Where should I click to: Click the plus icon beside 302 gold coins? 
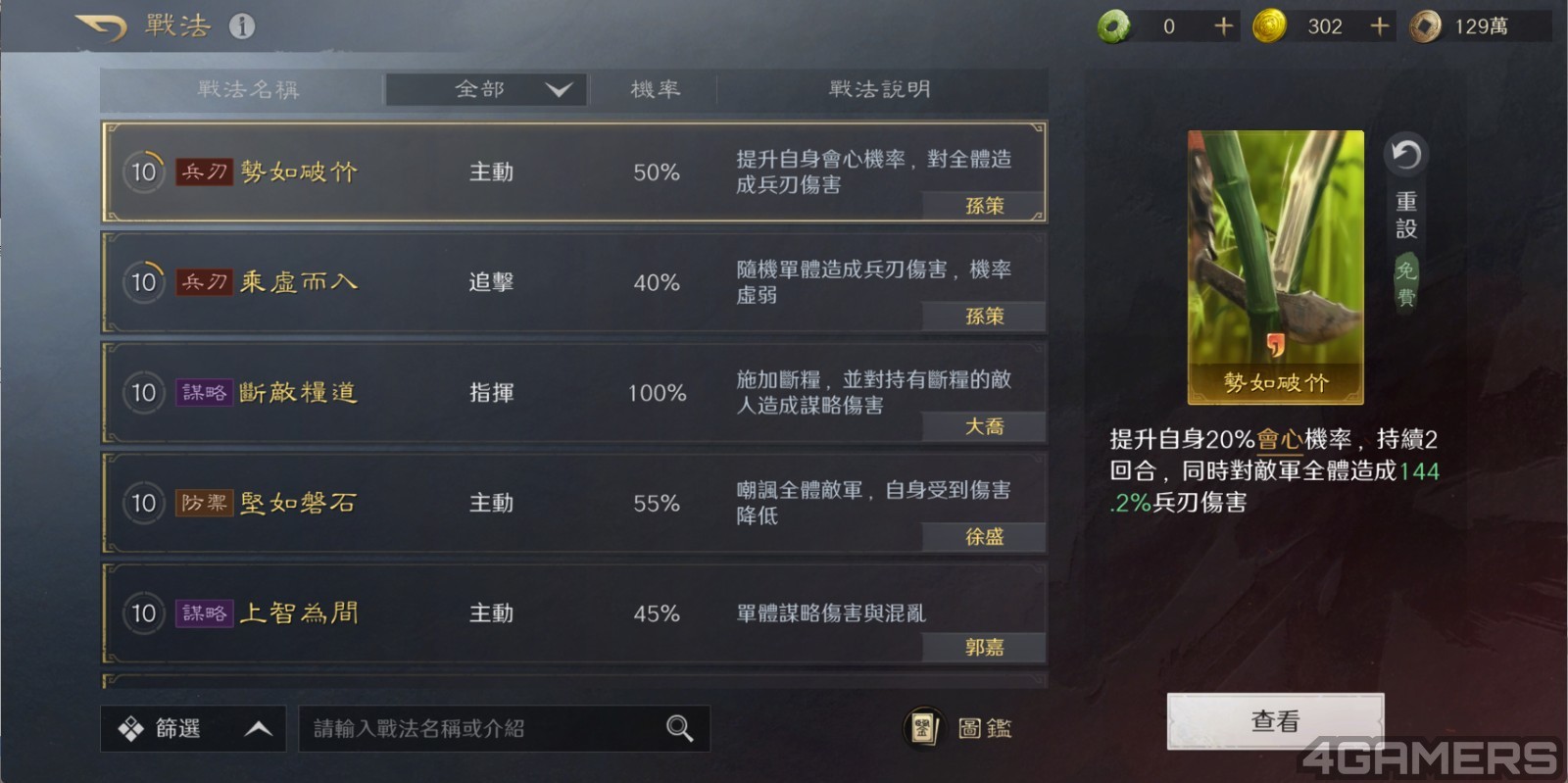coord(1380,25)
